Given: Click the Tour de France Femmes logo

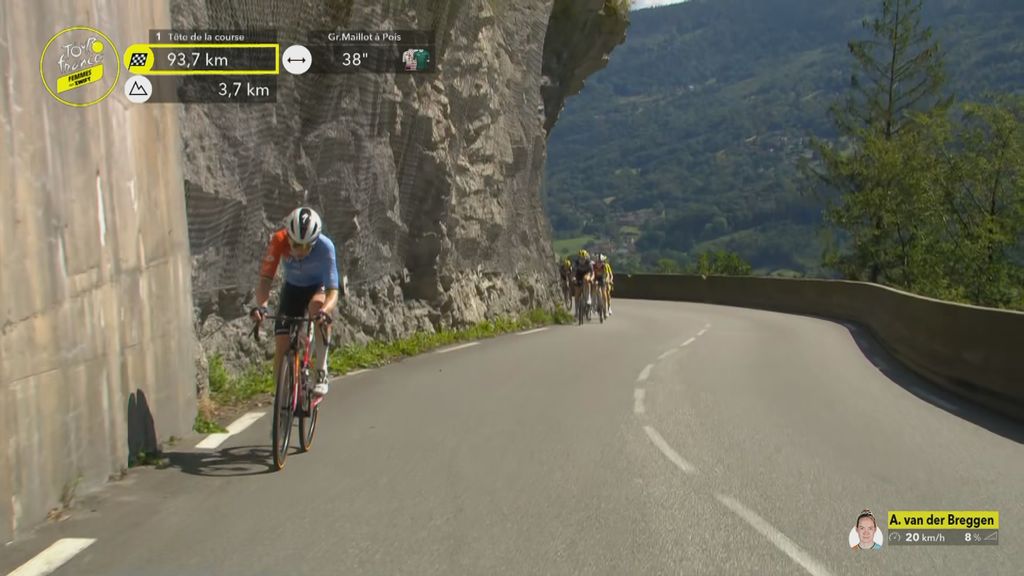Looking at the screenshot, I should (x=79, y=66).
